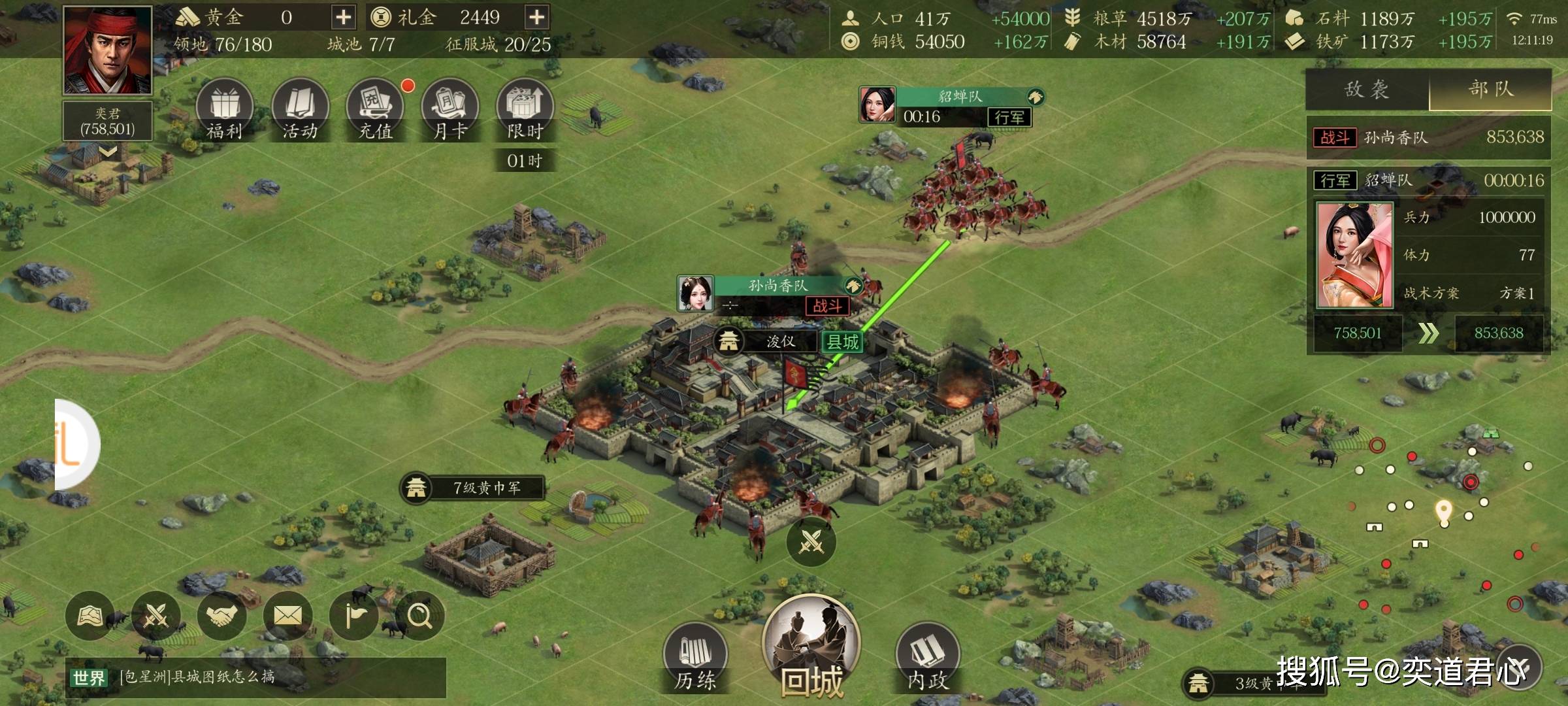
Task: Open the 限时 limited-time offer icon
Action: (x=525, y=109)
